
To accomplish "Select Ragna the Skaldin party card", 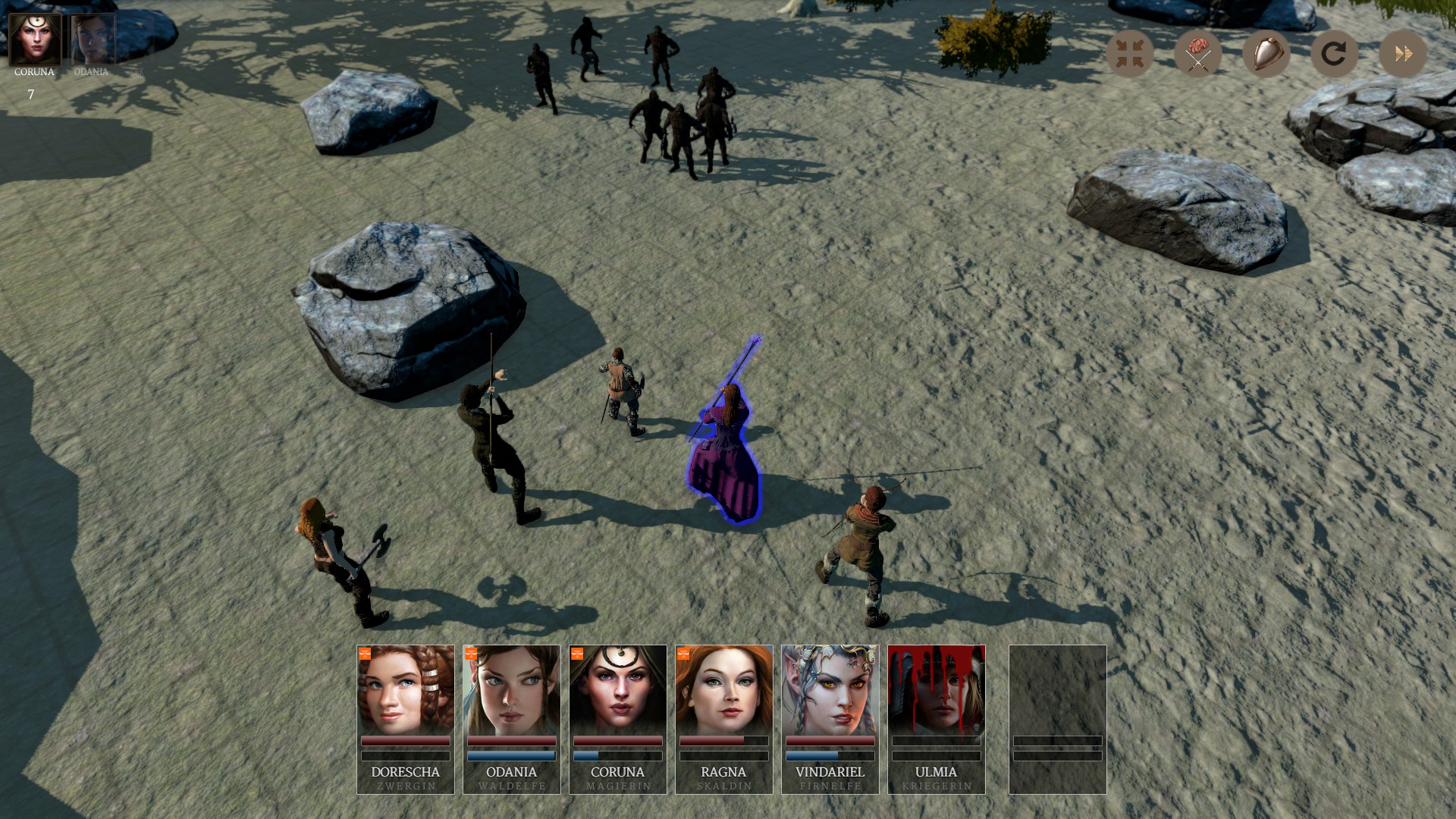I will click(x=724, y=718).
